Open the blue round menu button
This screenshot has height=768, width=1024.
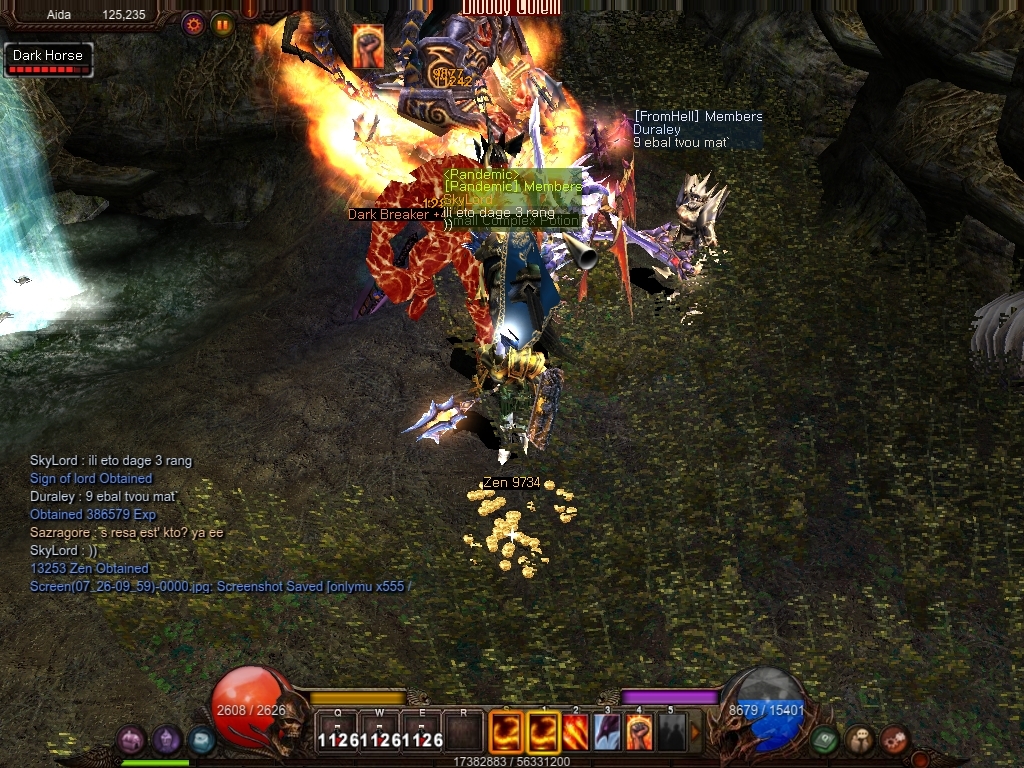coord(202,740)
